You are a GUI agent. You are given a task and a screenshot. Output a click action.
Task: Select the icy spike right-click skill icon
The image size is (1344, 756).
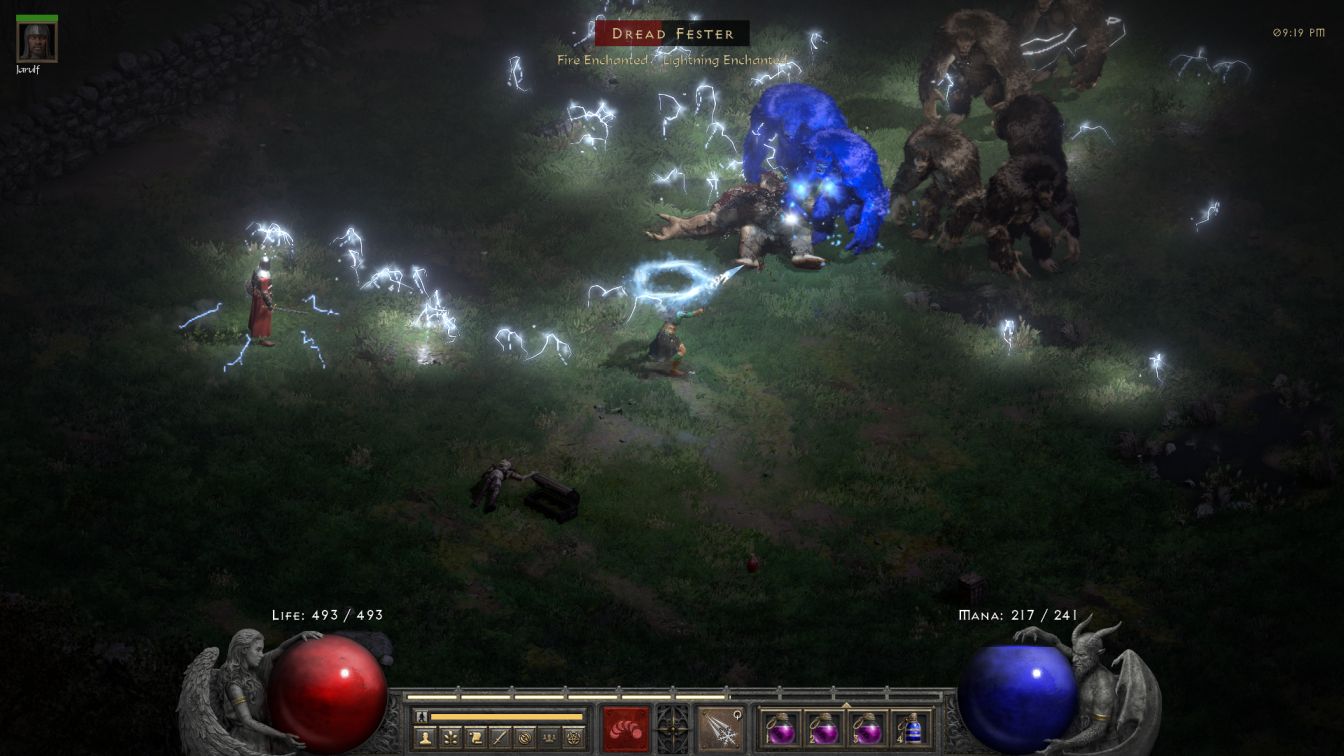tap(719, 728)
